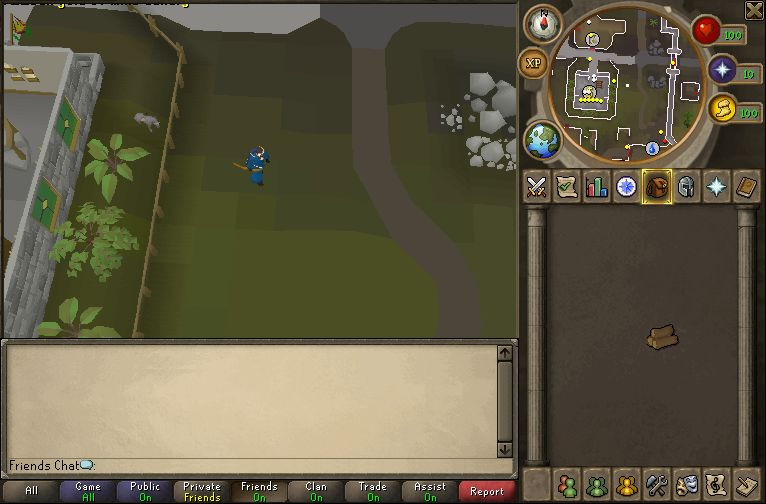The image size is (766, 504).
Task: Toggle the Public chat filter
Action: pyautogui.click(x=145, y=491)
